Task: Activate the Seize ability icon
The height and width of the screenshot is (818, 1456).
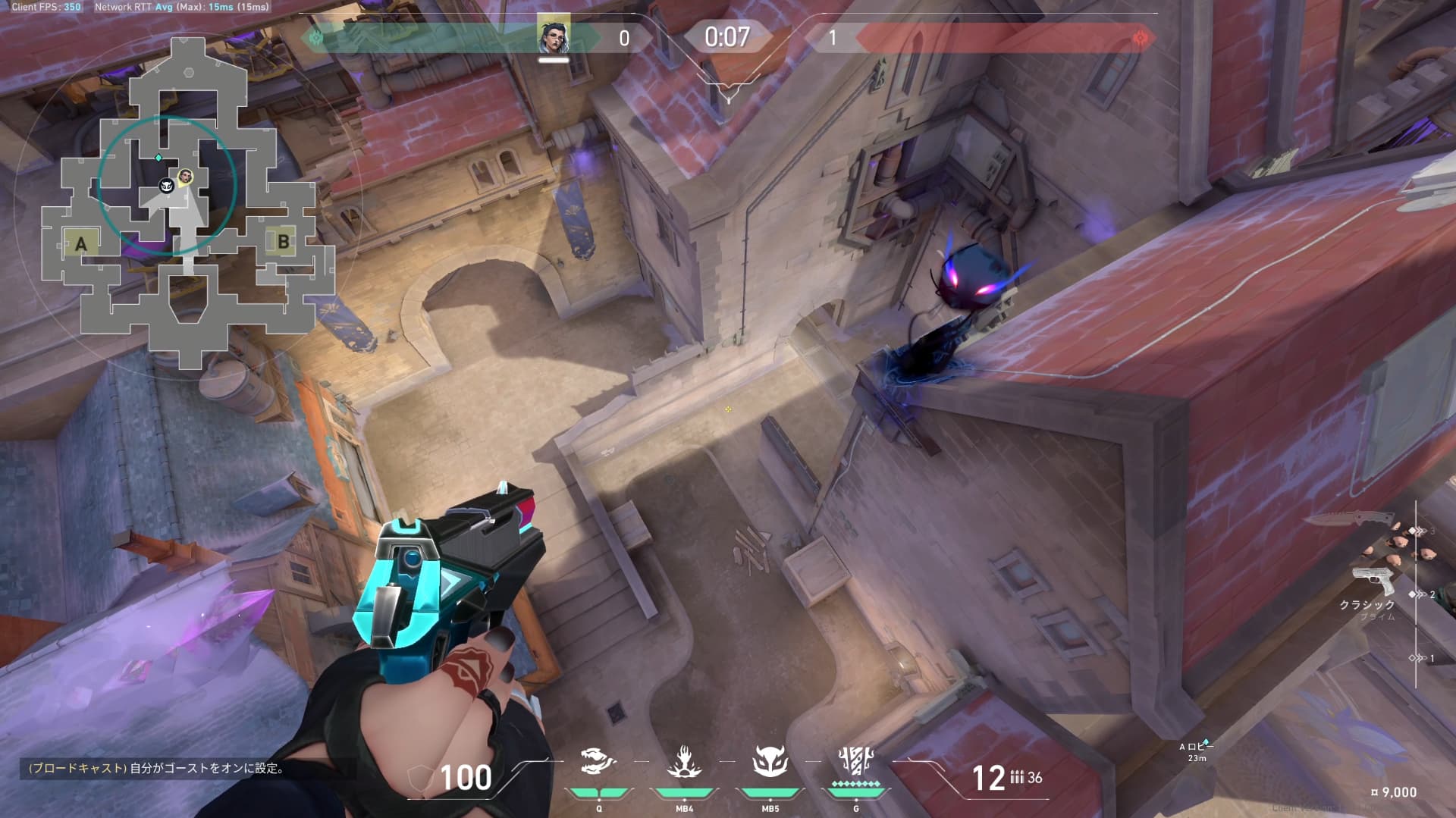Action: tap(684, 762)
